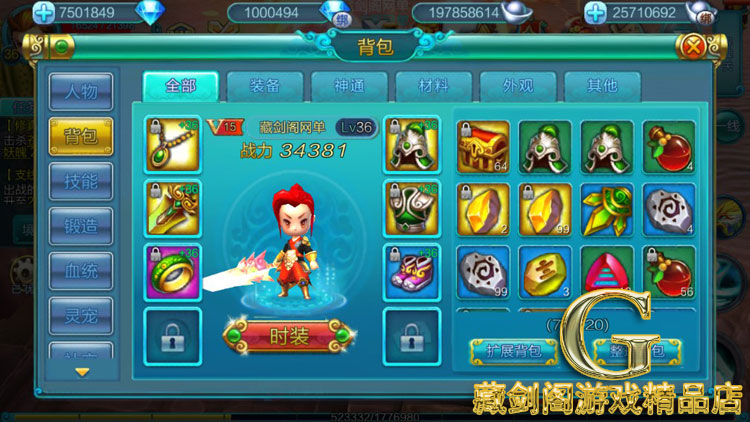The width and height of the screenshot is (750, 422).
Task: Open the 锻造 forging menu
Action: (x=81, y=226)
